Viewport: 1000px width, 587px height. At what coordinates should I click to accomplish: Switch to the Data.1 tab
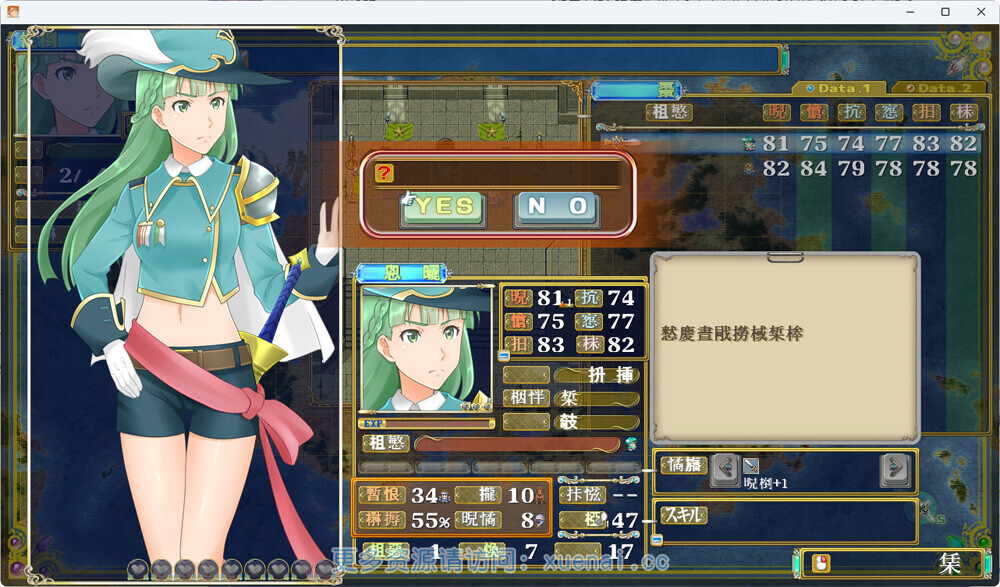click(x=836, y=89)
